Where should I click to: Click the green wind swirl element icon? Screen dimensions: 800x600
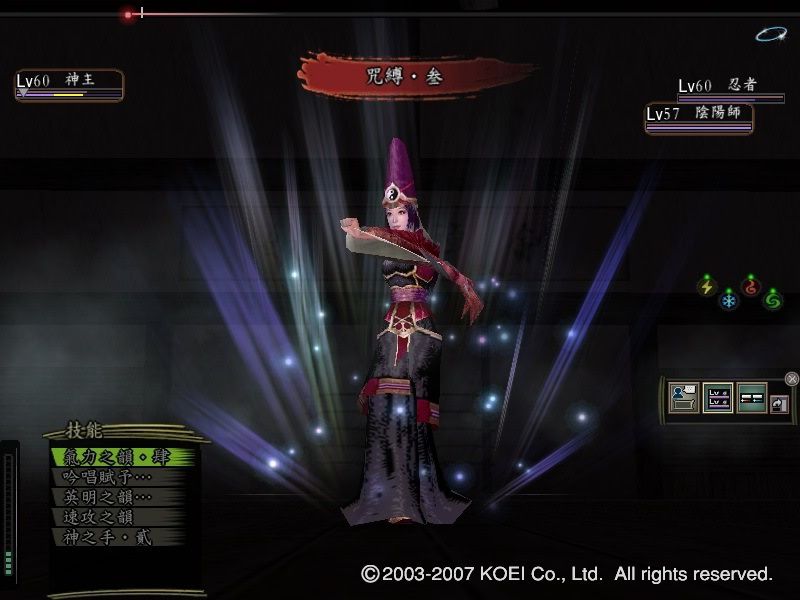pos(773,298)
